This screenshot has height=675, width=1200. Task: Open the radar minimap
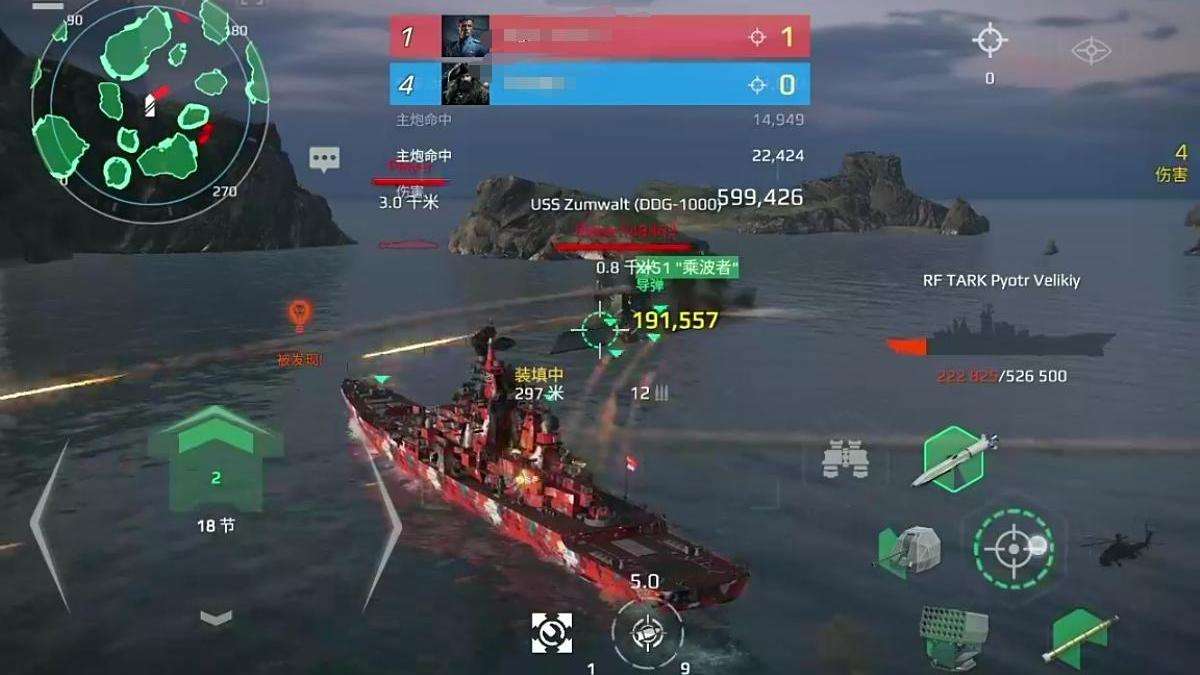click(x=148, y=103)
